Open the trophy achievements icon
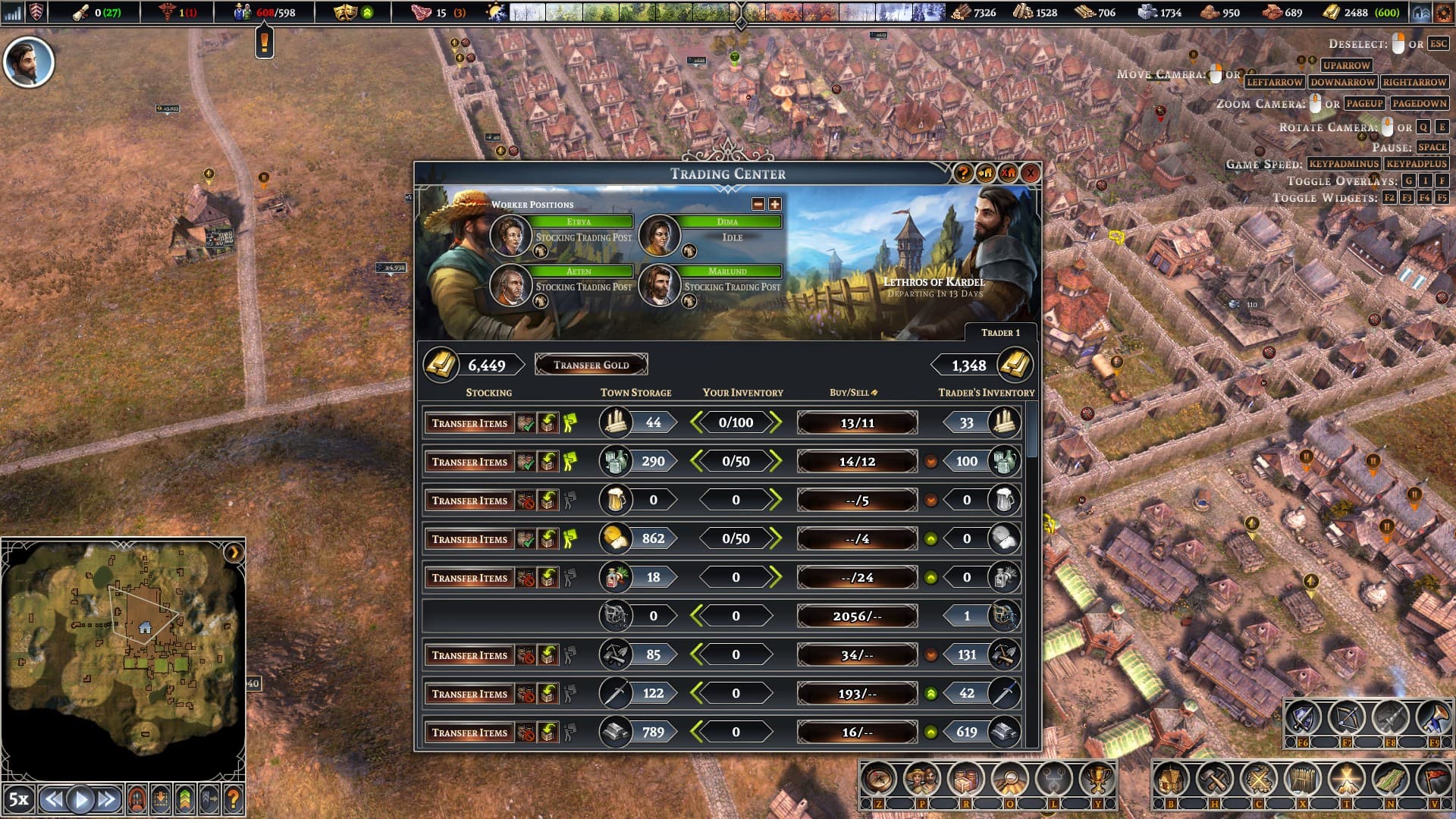Image resolution: width=1456 pixels, height=819 pixels. [1096, 779]
